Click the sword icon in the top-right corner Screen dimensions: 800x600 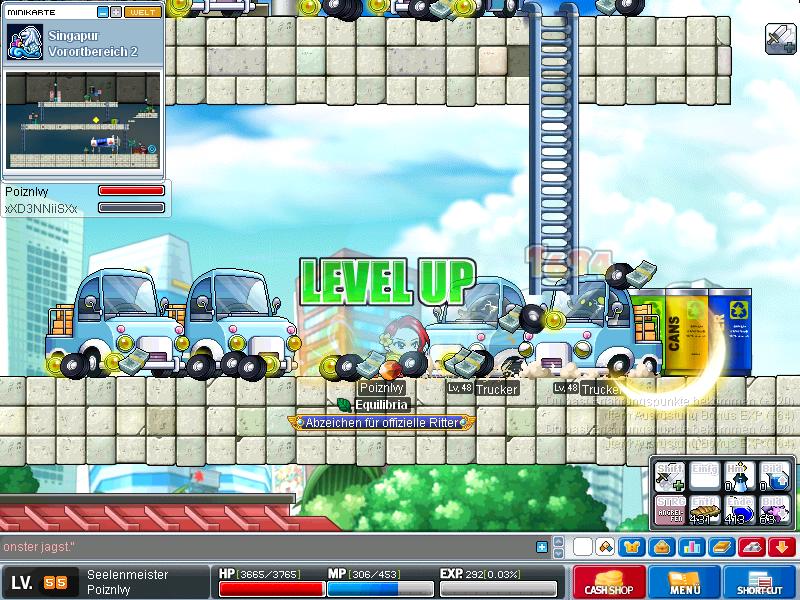click(779, 38)
